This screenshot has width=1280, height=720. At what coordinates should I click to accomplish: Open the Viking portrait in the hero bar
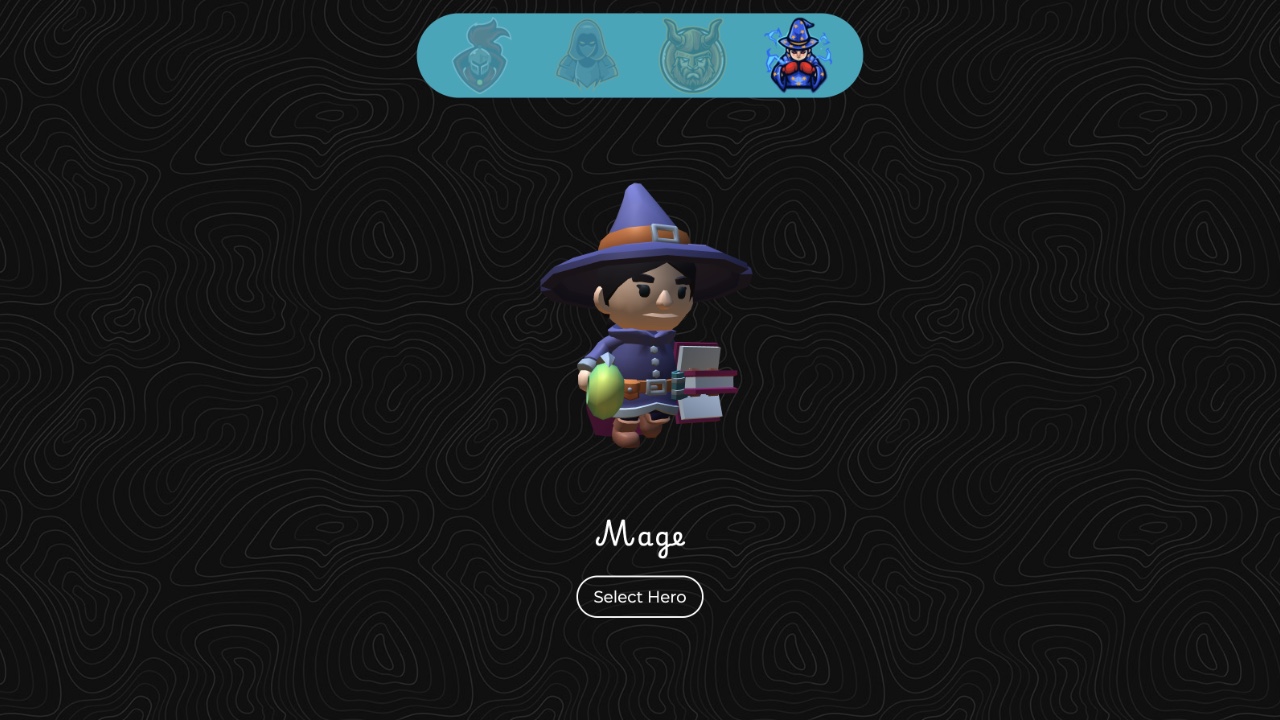pyautogui.click(x=694, y=58)
